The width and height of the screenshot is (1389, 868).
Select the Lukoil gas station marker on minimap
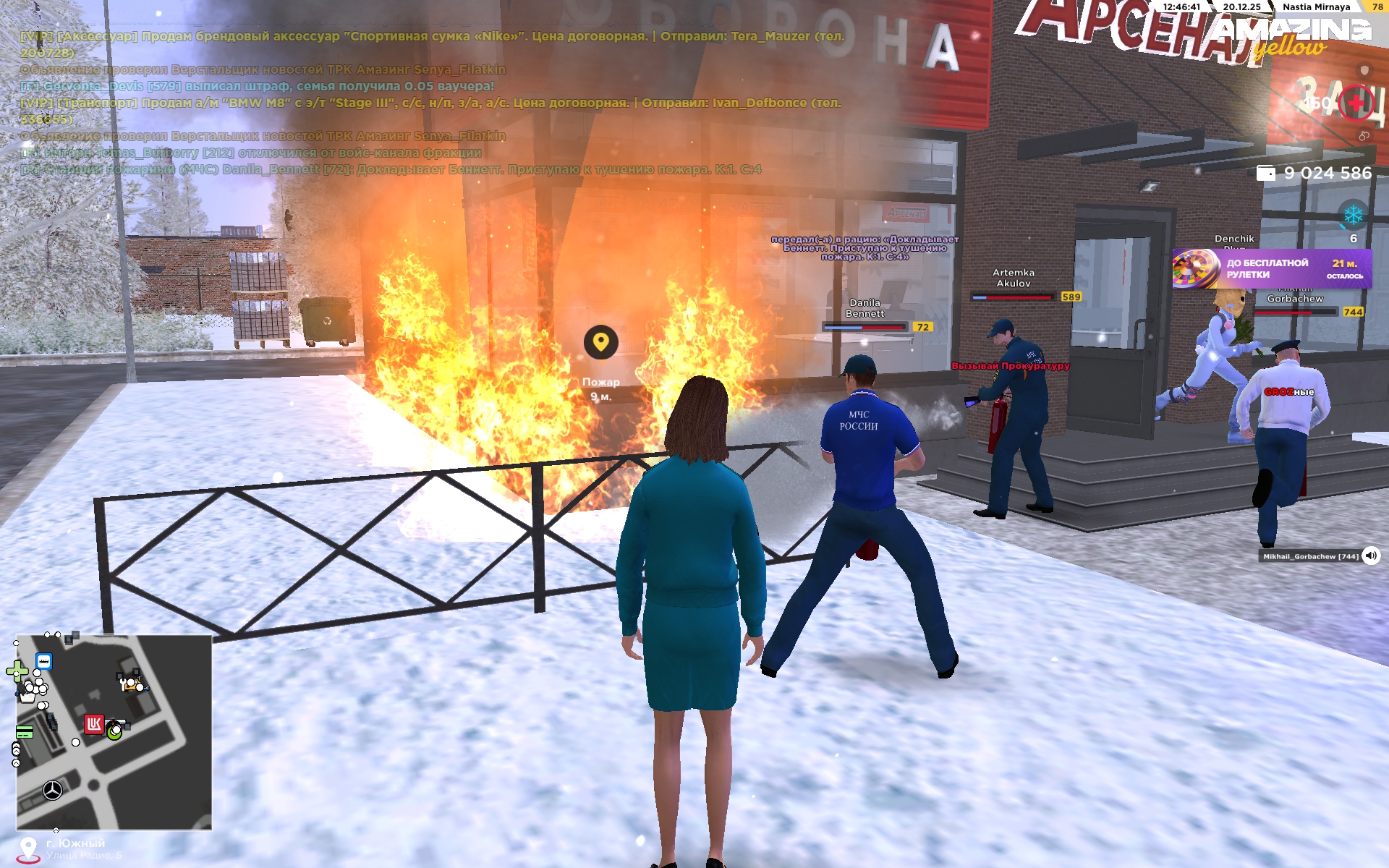pos(94,724)
